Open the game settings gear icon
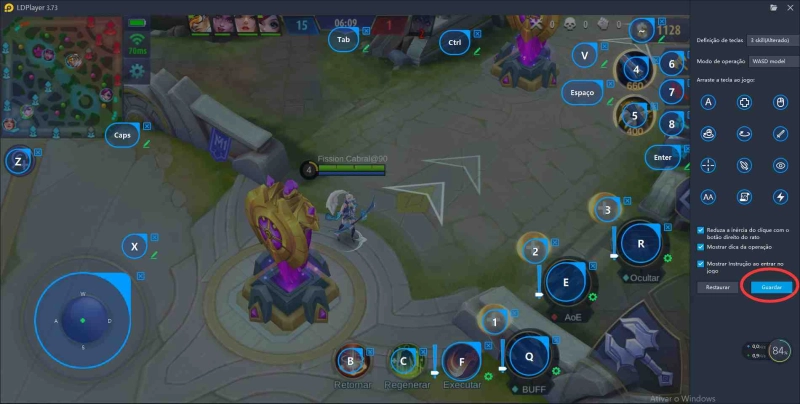800x404 pixels. point(137,71)
